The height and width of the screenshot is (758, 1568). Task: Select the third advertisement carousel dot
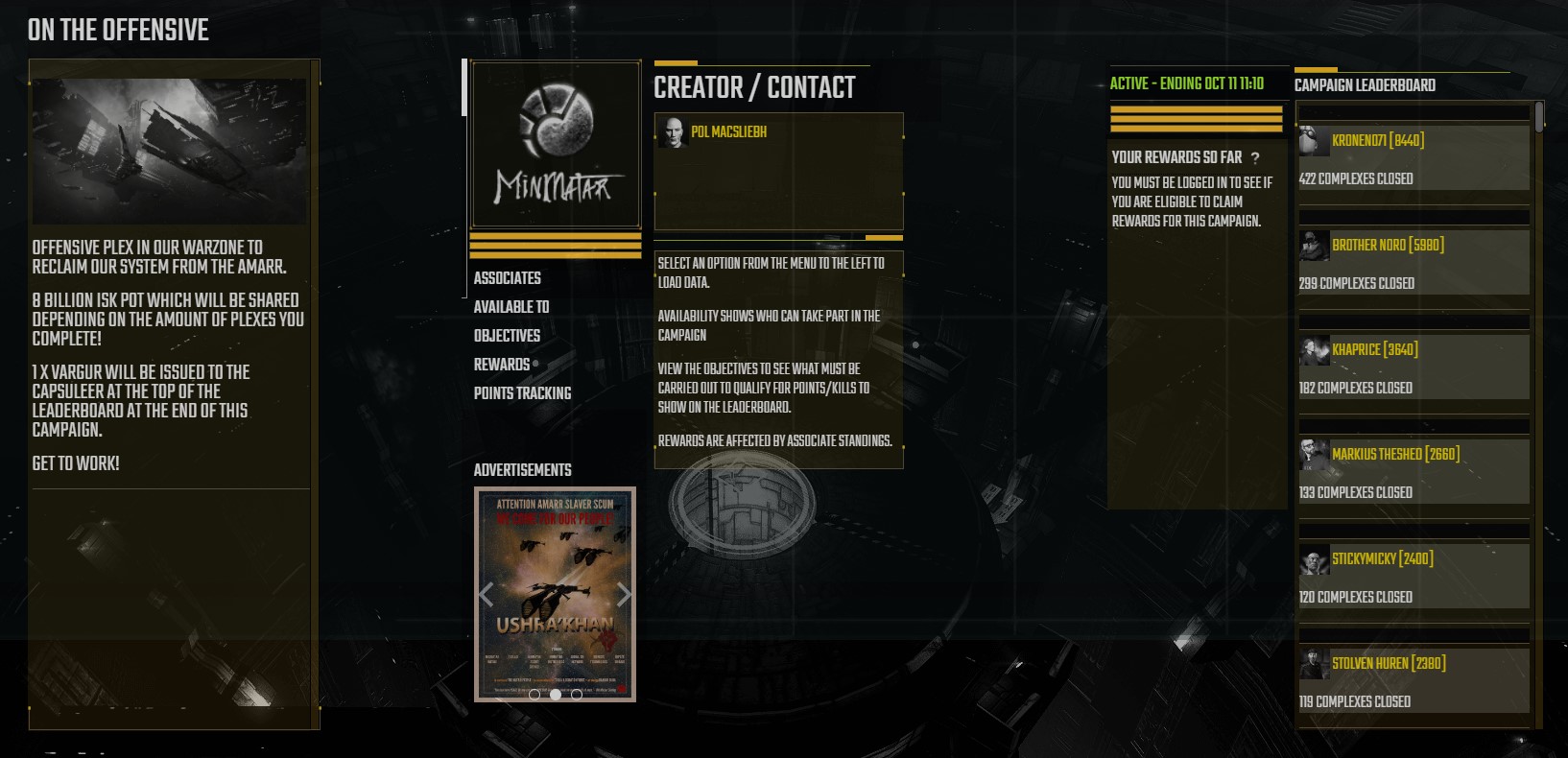[x=577, y=694]
